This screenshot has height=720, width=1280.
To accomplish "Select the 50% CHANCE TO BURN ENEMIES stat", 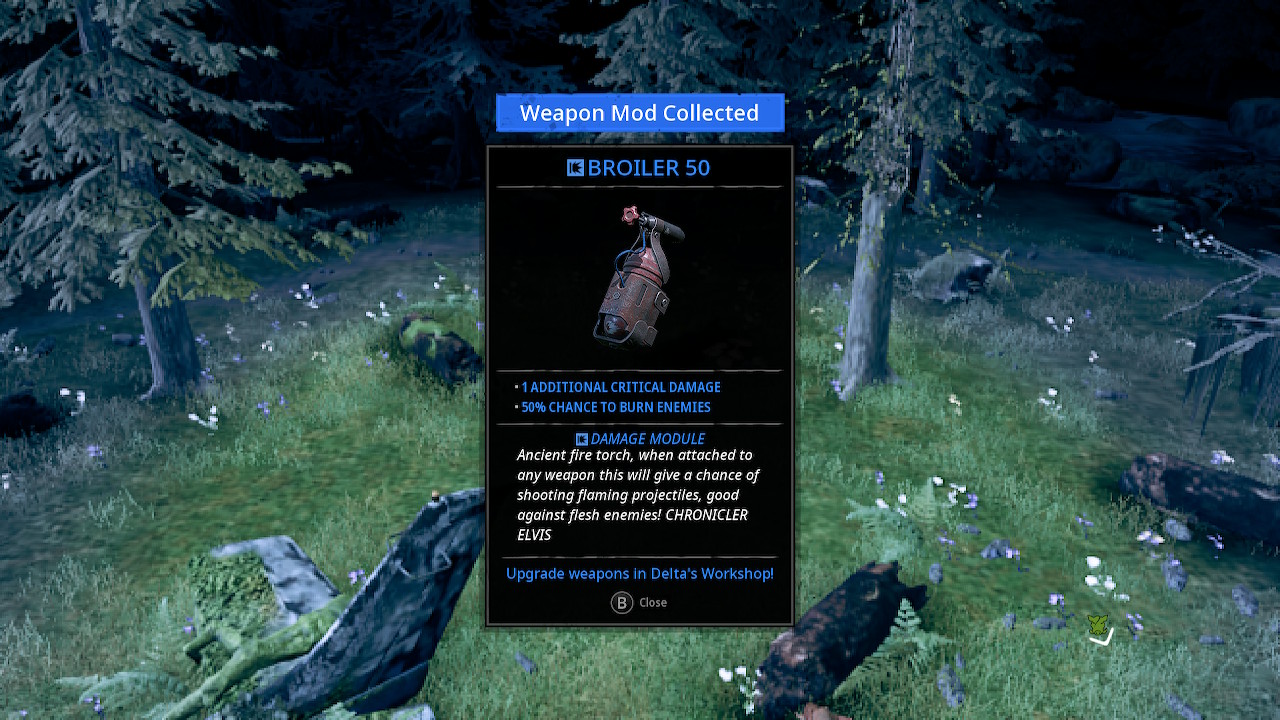I will tap(615, 407).
